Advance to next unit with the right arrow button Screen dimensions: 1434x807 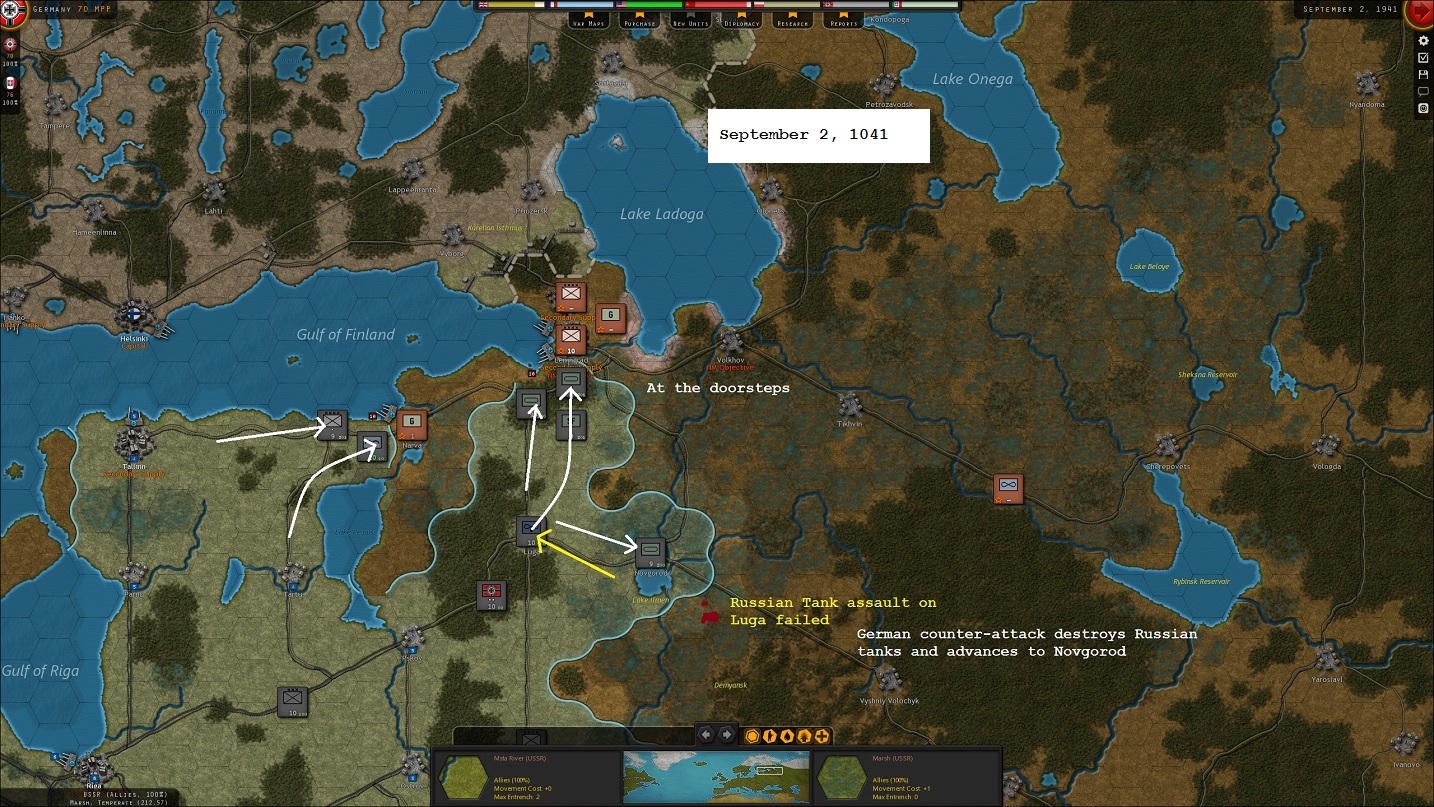click(727, 735)
